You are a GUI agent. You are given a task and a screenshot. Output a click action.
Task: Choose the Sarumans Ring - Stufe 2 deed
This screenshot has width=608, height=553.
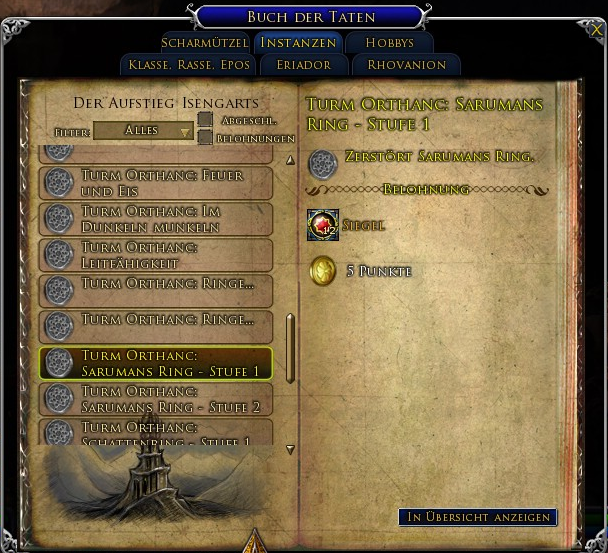156,399
